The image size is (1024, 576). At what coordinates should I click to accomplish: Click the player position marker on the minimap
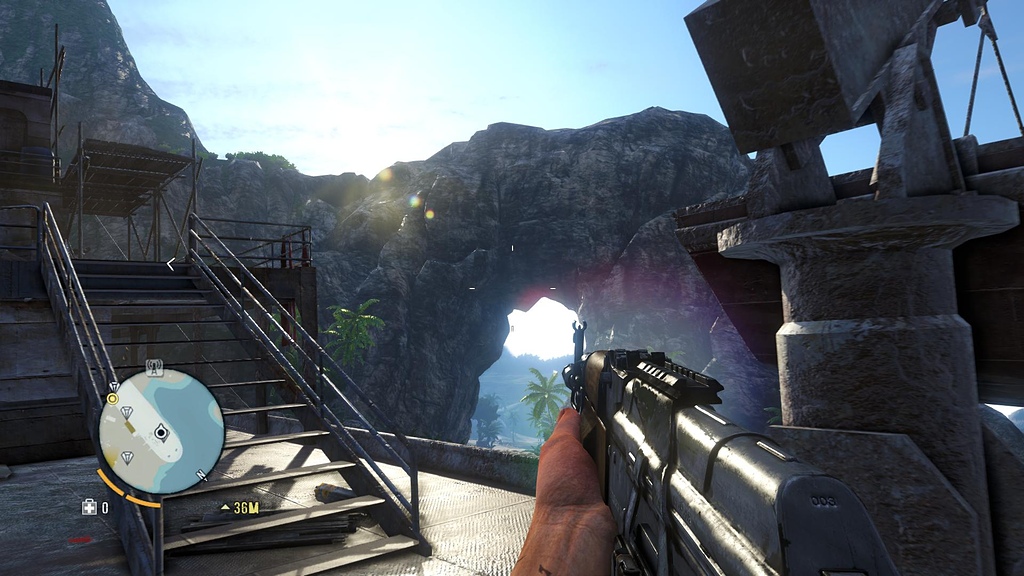coord(160,432)
